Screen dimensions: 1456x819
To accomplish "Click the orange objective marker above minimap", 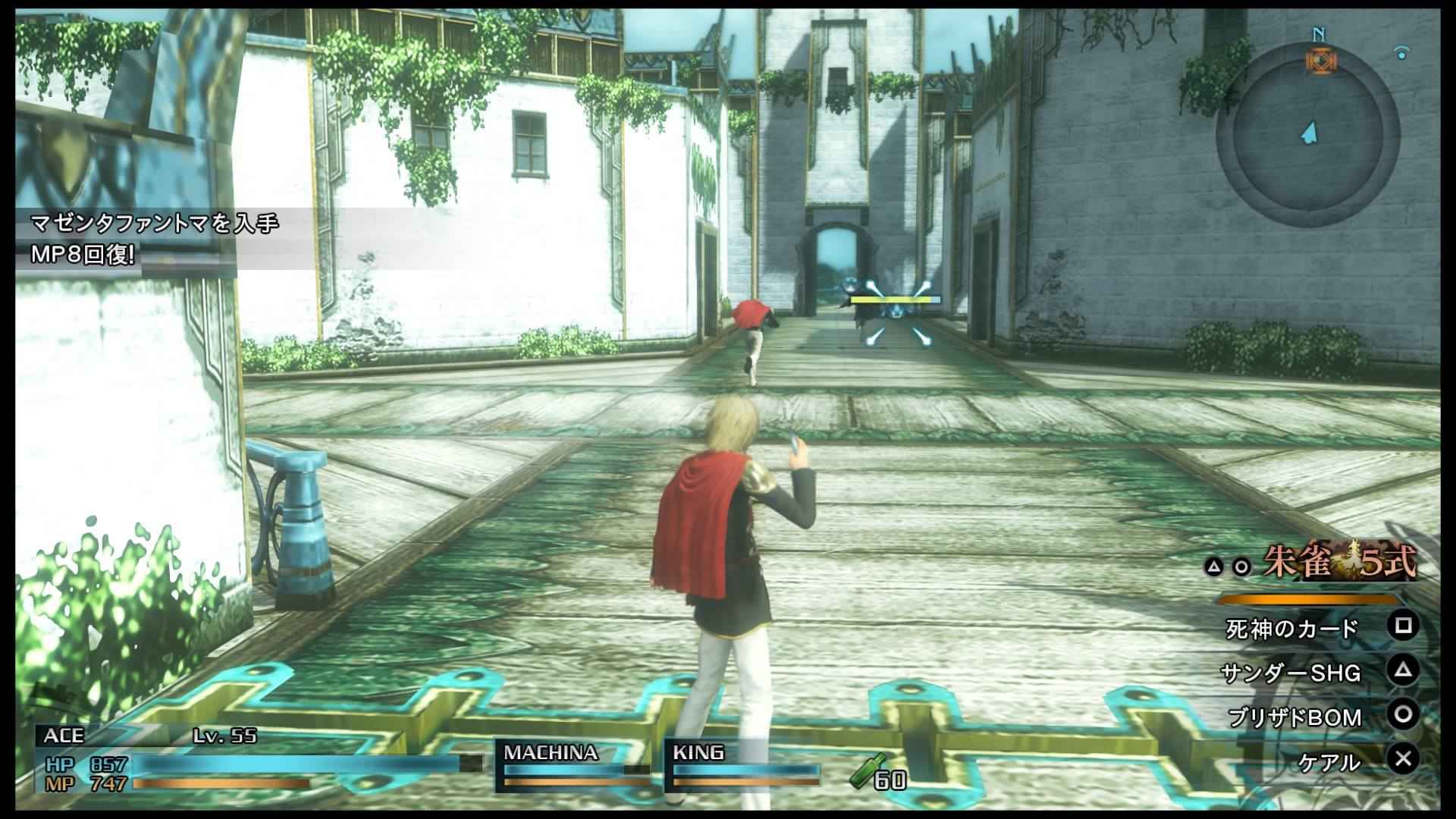I will click(x=1320, y=61).
